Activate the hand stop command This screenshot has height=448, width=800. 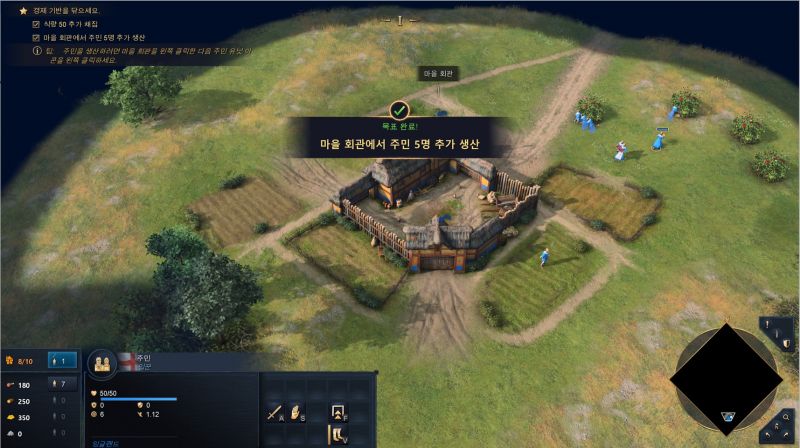[297, 410]
